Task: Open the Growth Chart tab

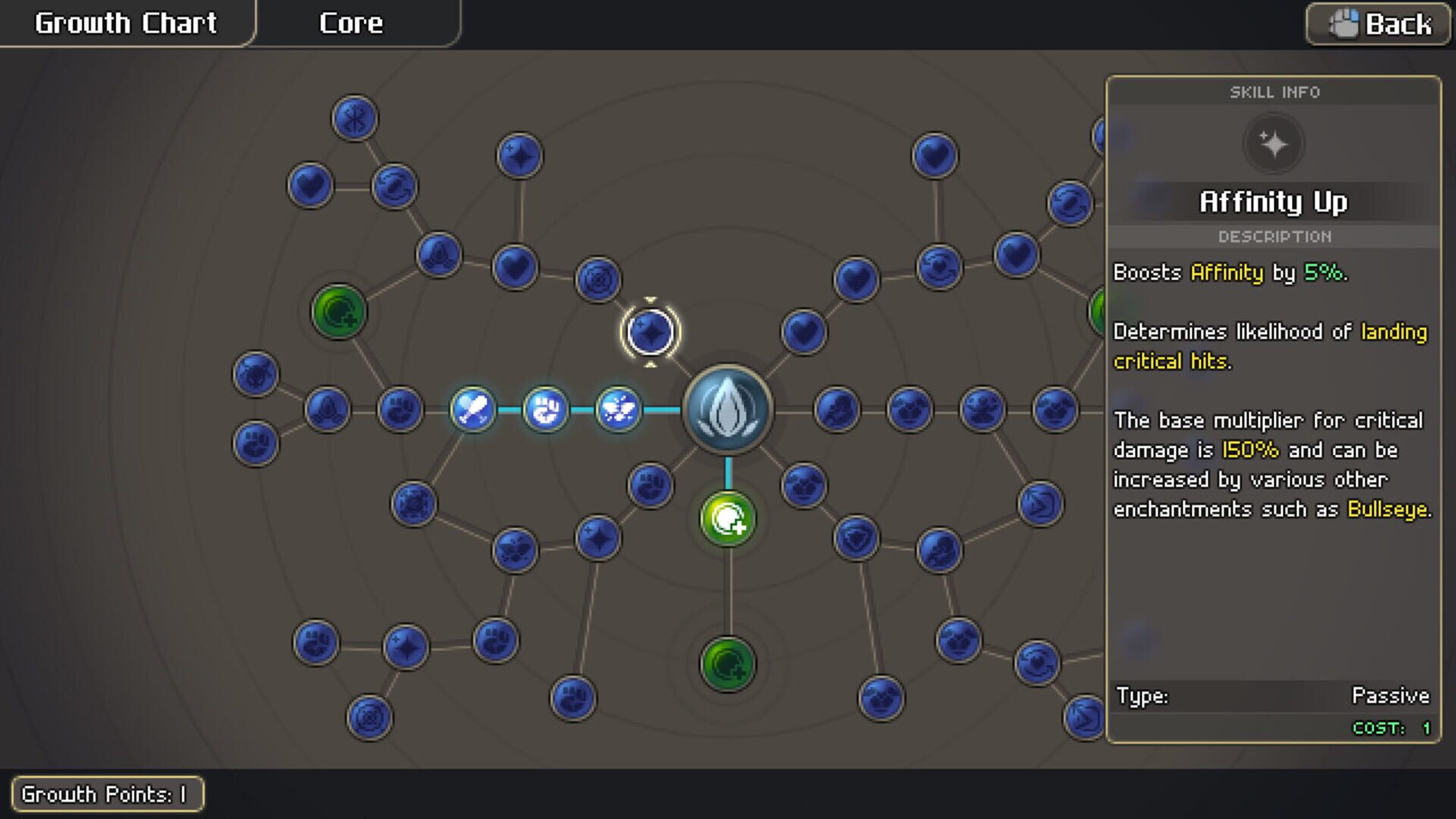Action: (x=125, y=23)
